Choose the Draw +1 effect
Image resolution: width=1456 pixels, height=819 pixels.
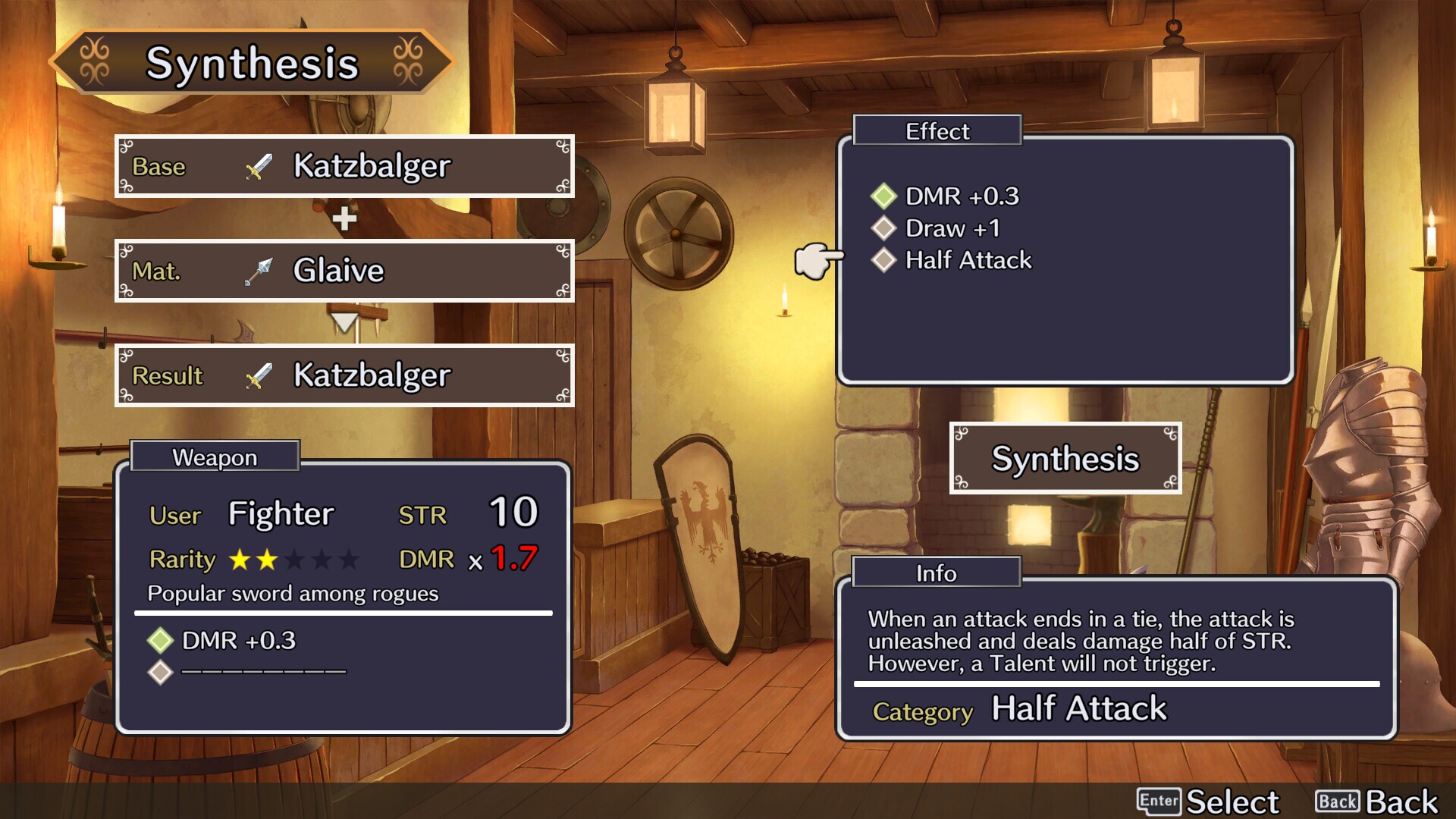click(952, 228)
